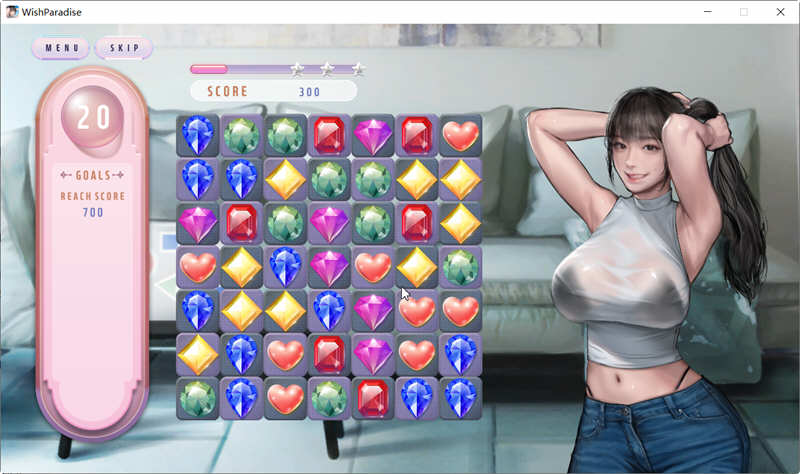The height and width of the screenshot is (474, 800).
Task: Open the MENU button
Action: (61, 48)
